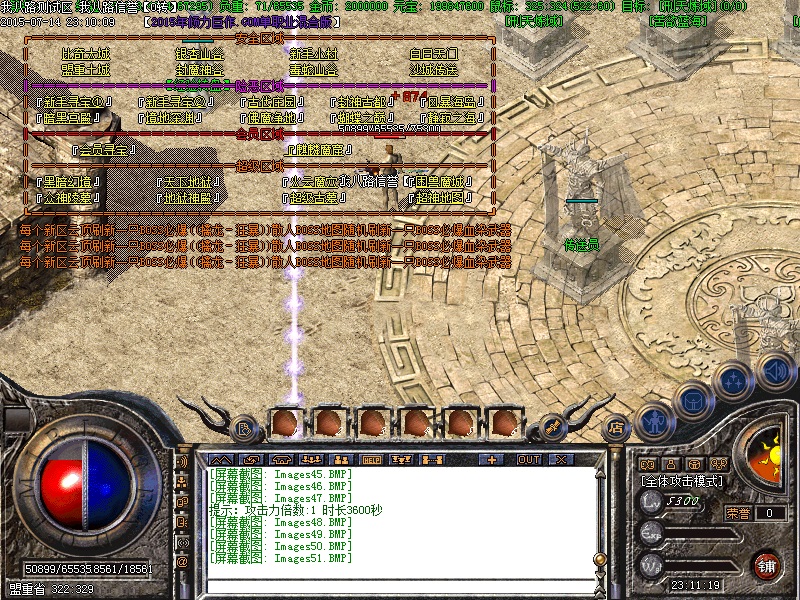Choose the 沙城传送 teleport link

click(433, 70)
